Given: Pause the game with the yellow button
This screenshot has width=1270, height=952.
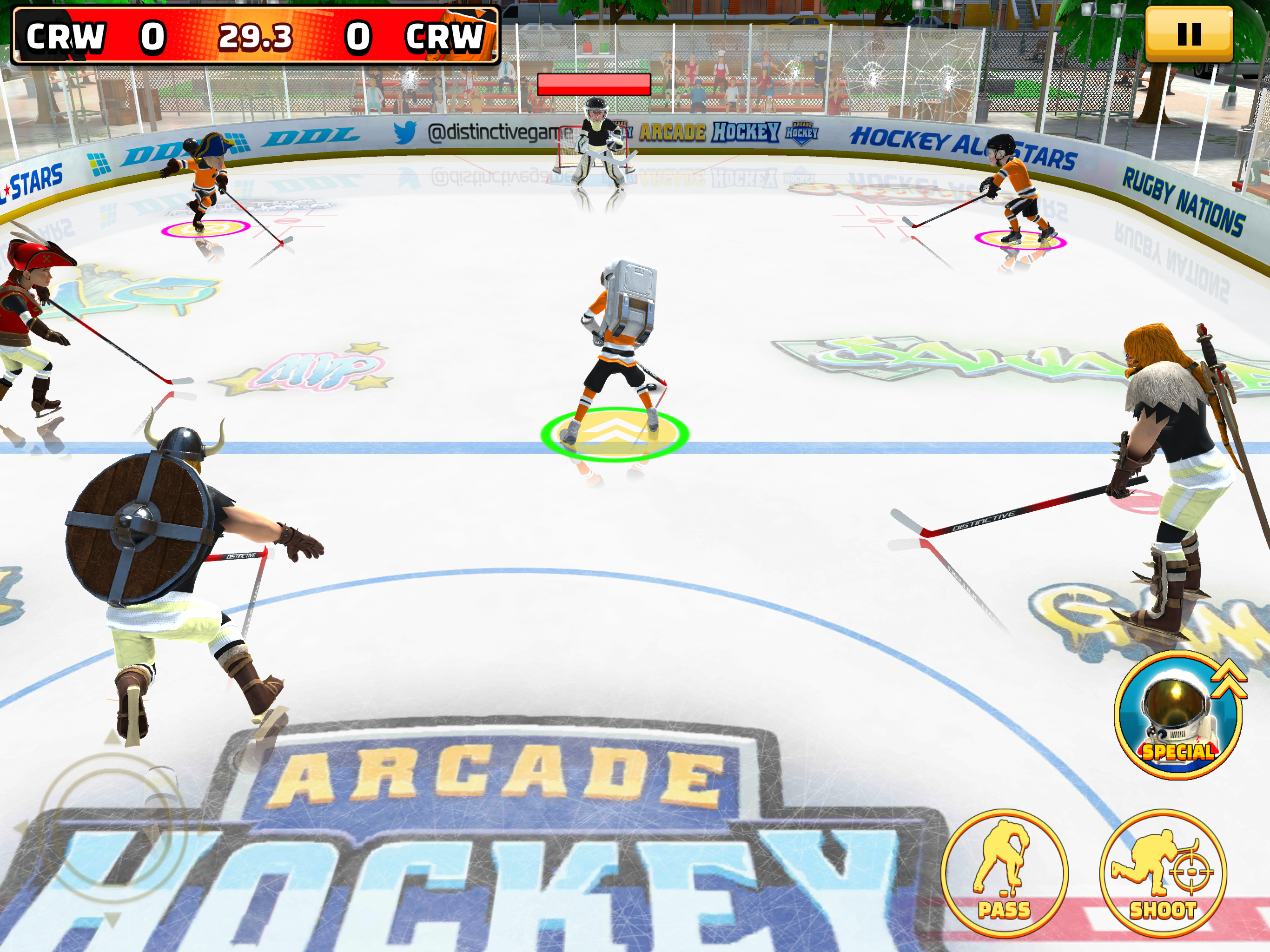Looking at the screenshot, I should coord(1189,34).
